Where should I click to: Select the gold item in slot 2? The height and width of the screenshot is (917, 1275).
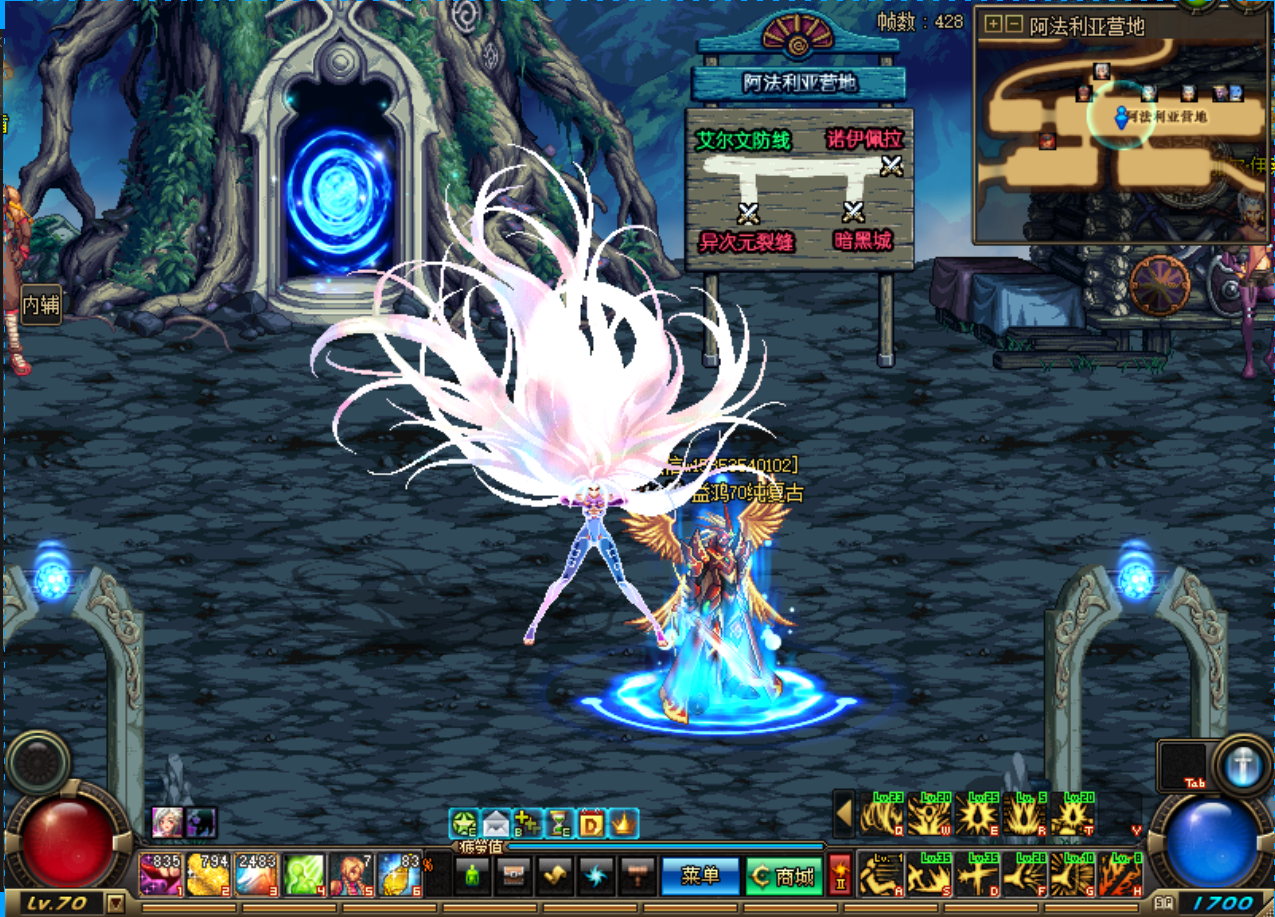(x=209, y=873)
